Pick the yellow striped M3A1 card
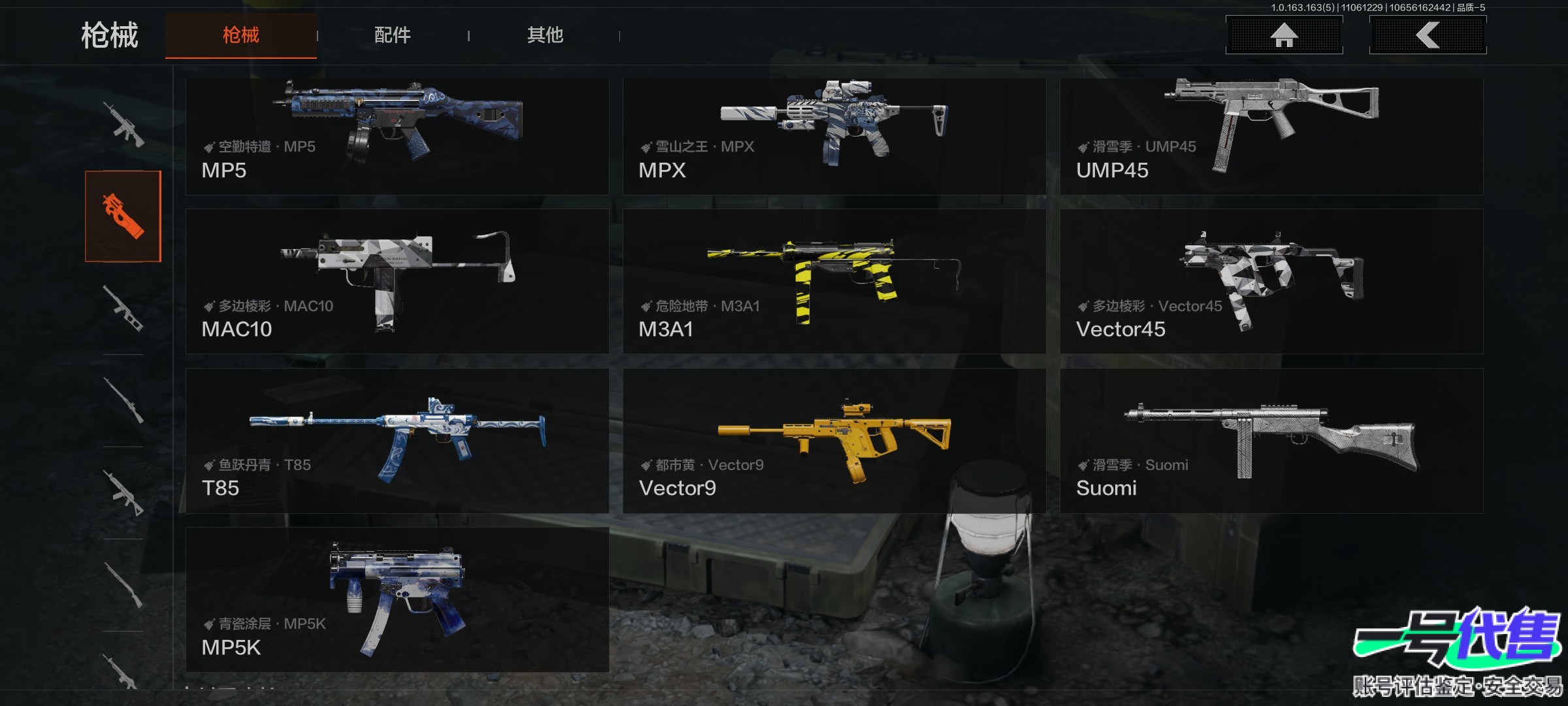Image resolution: width=1568 pixels, height=706 pixels. click(834, 282)
